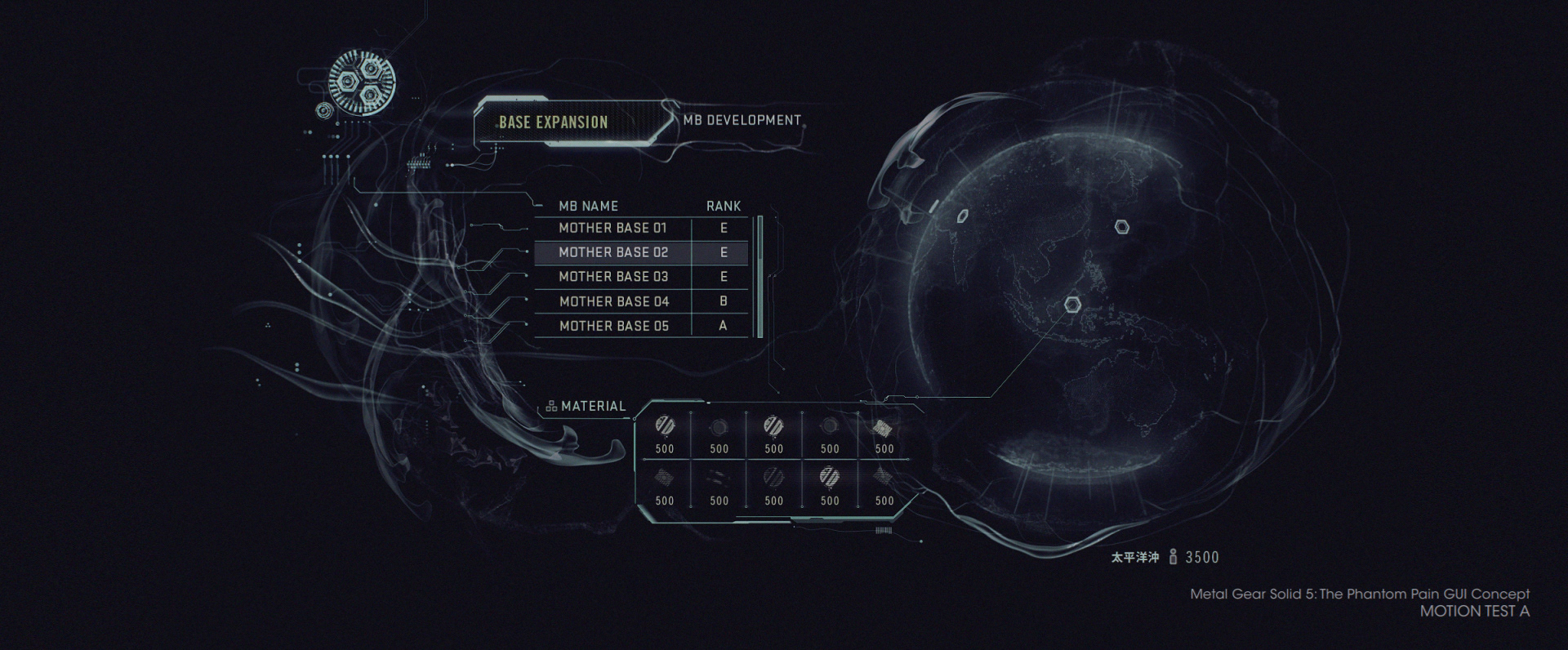The width and height of the screenshot is (1568, 650).
Task: Click the hexagon marker in the globe's upper right
Action: 1123,227
